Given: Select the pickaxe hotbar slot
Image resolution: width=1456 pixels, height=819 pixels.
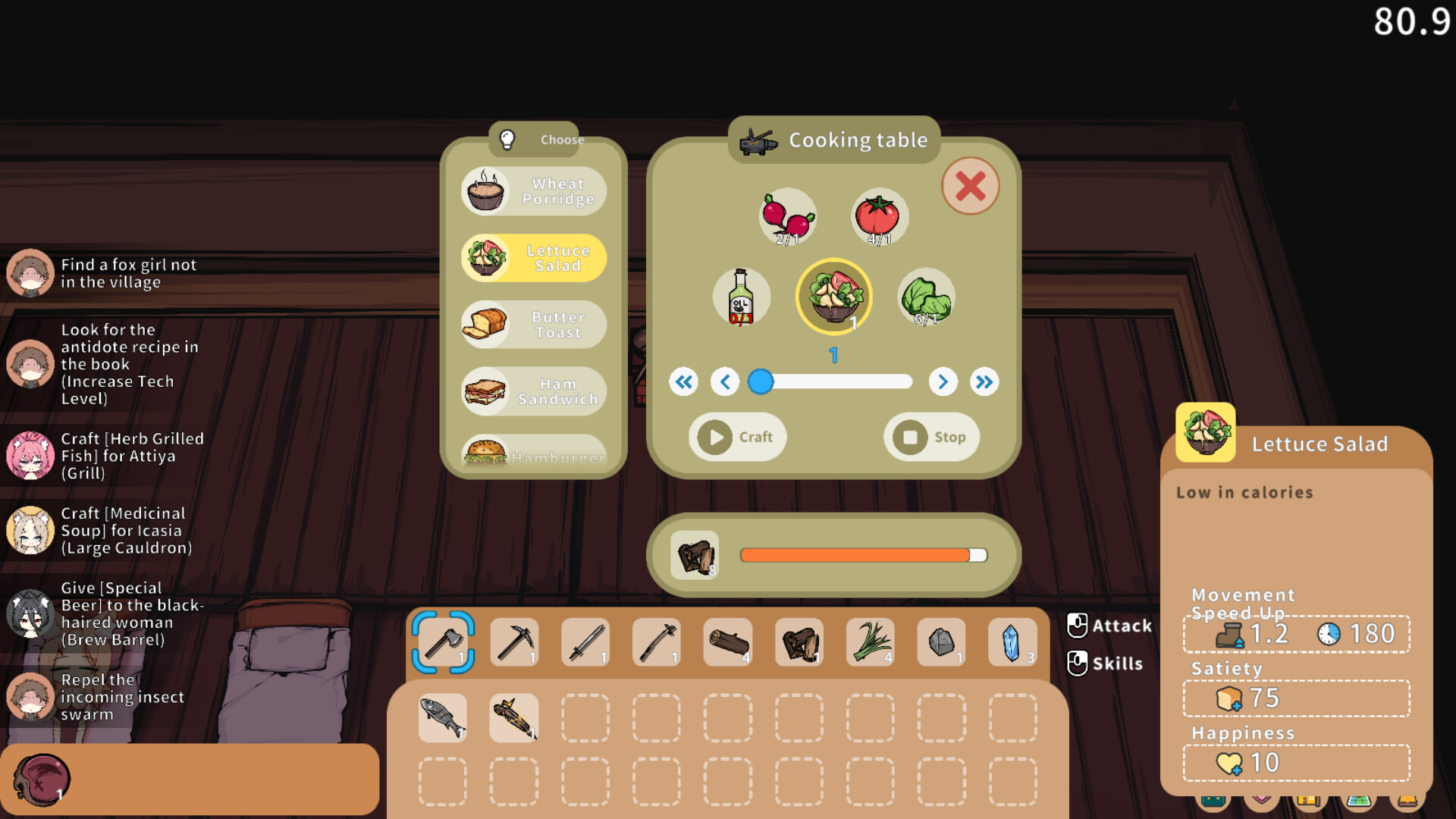Looking at the screenshot, I should point(514,642).
